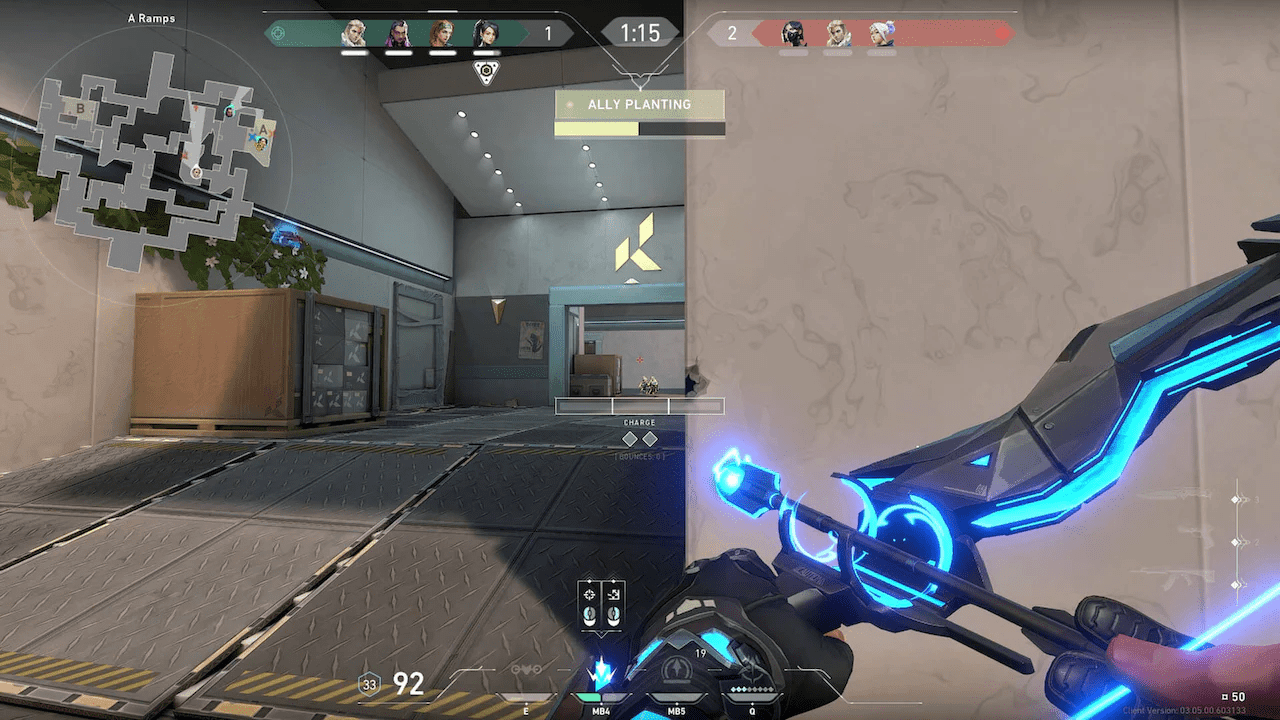Click the shield armor value hexagon
This screenshot has width=1280, height=720.
(369, 685)
